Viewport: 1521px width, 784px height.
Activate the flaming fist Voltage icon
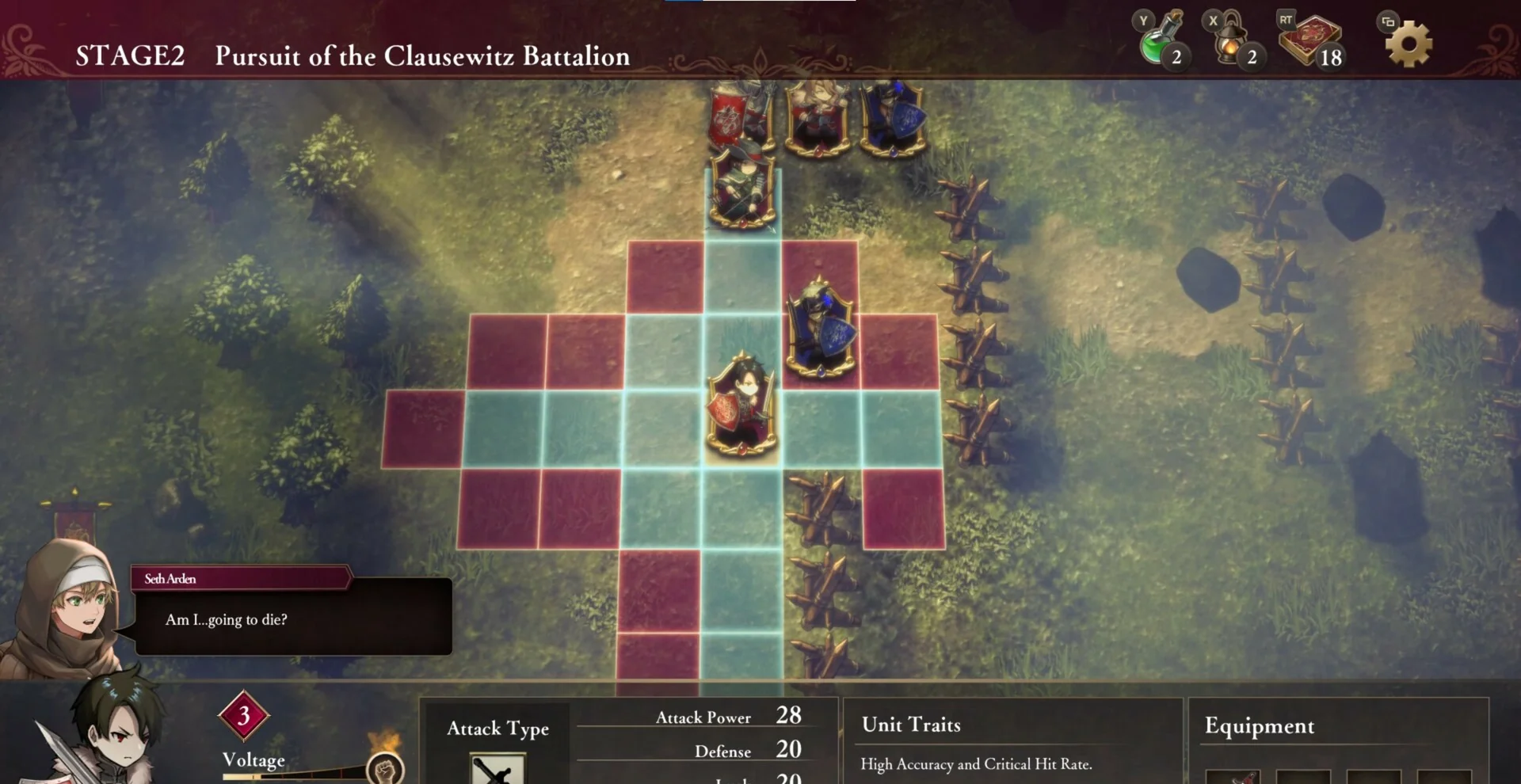[x=386, y=767]
